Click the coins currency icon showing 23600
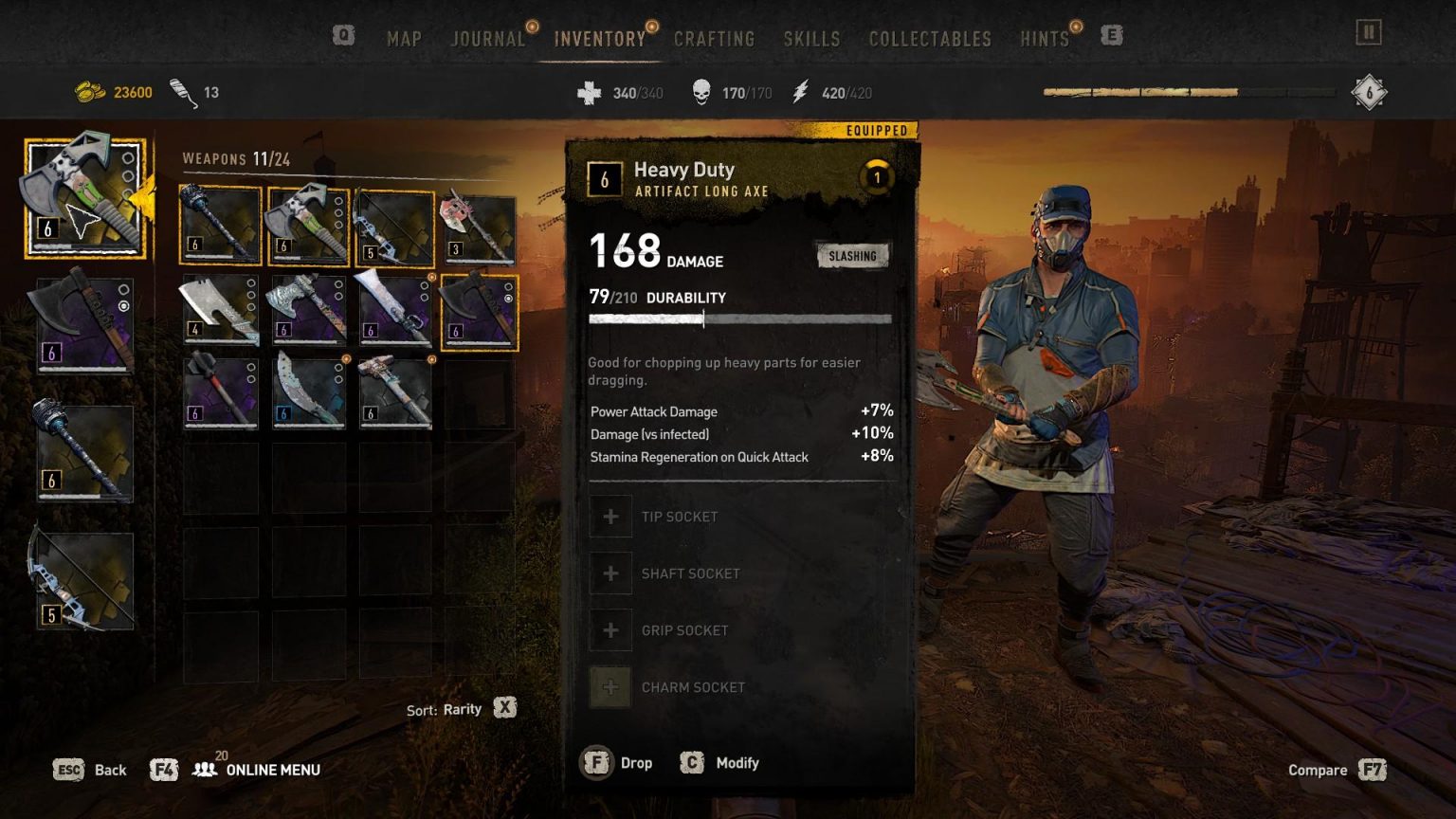 click(88, 92)
